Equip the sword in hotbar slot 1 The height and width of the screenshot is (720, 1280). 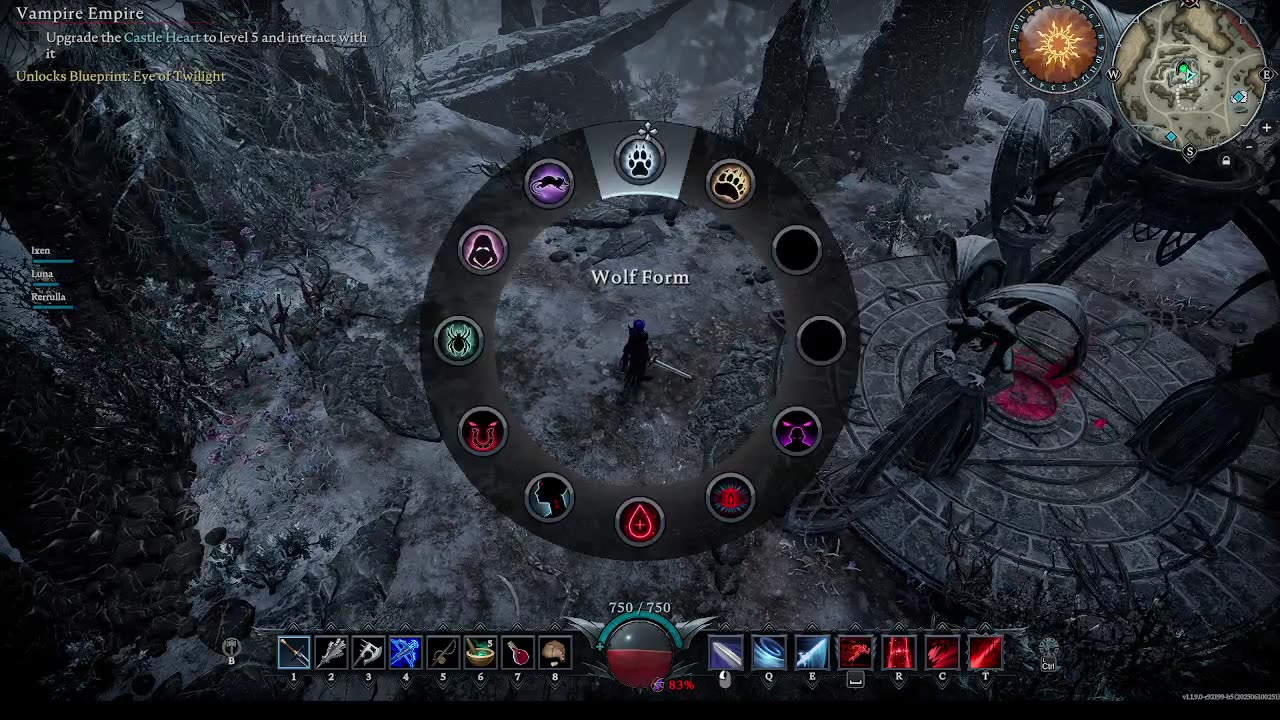pyautogui.click(x=294, y=653)
